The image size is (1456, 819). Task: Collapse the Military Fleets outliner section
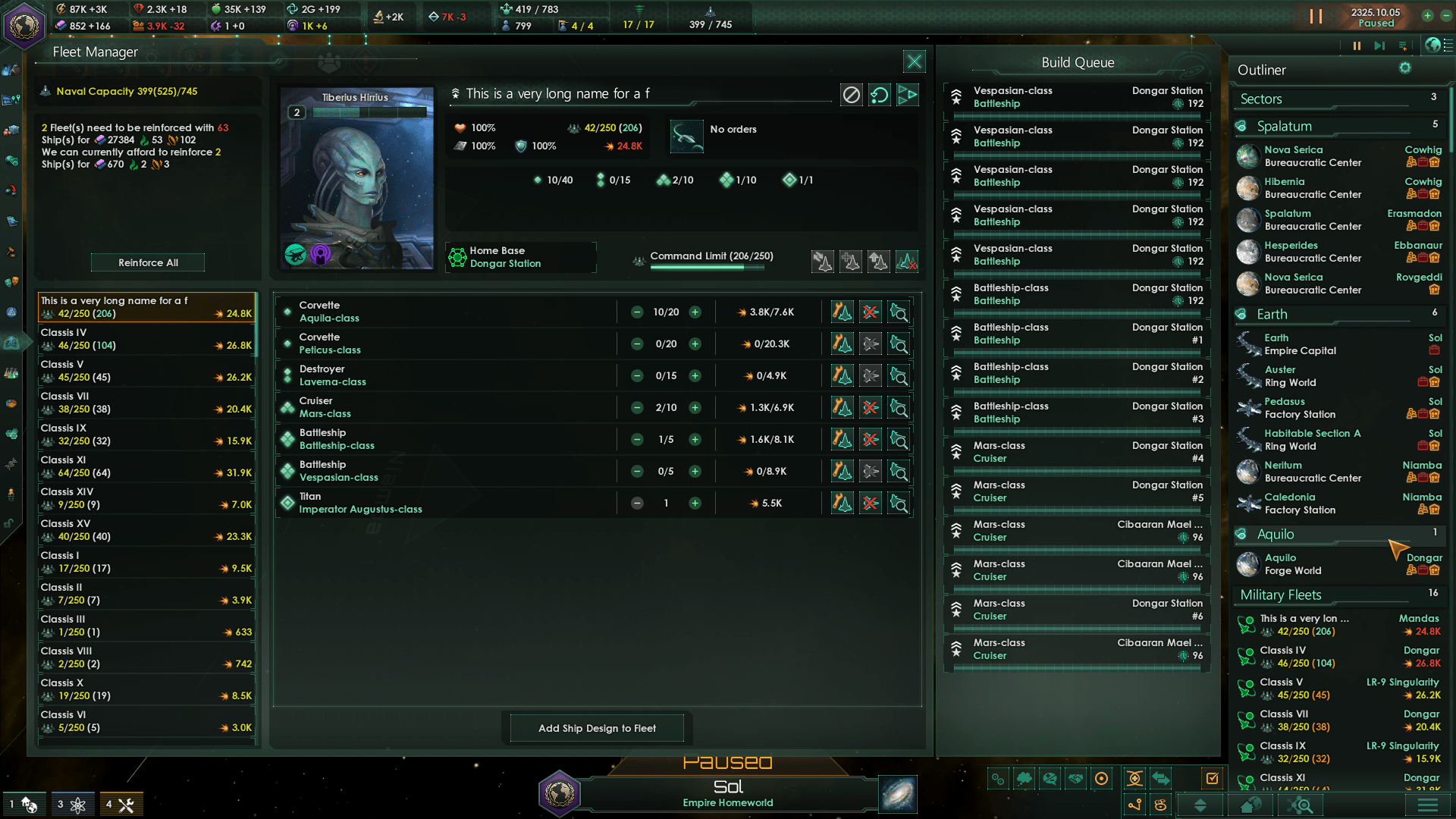coord(1280,595)
